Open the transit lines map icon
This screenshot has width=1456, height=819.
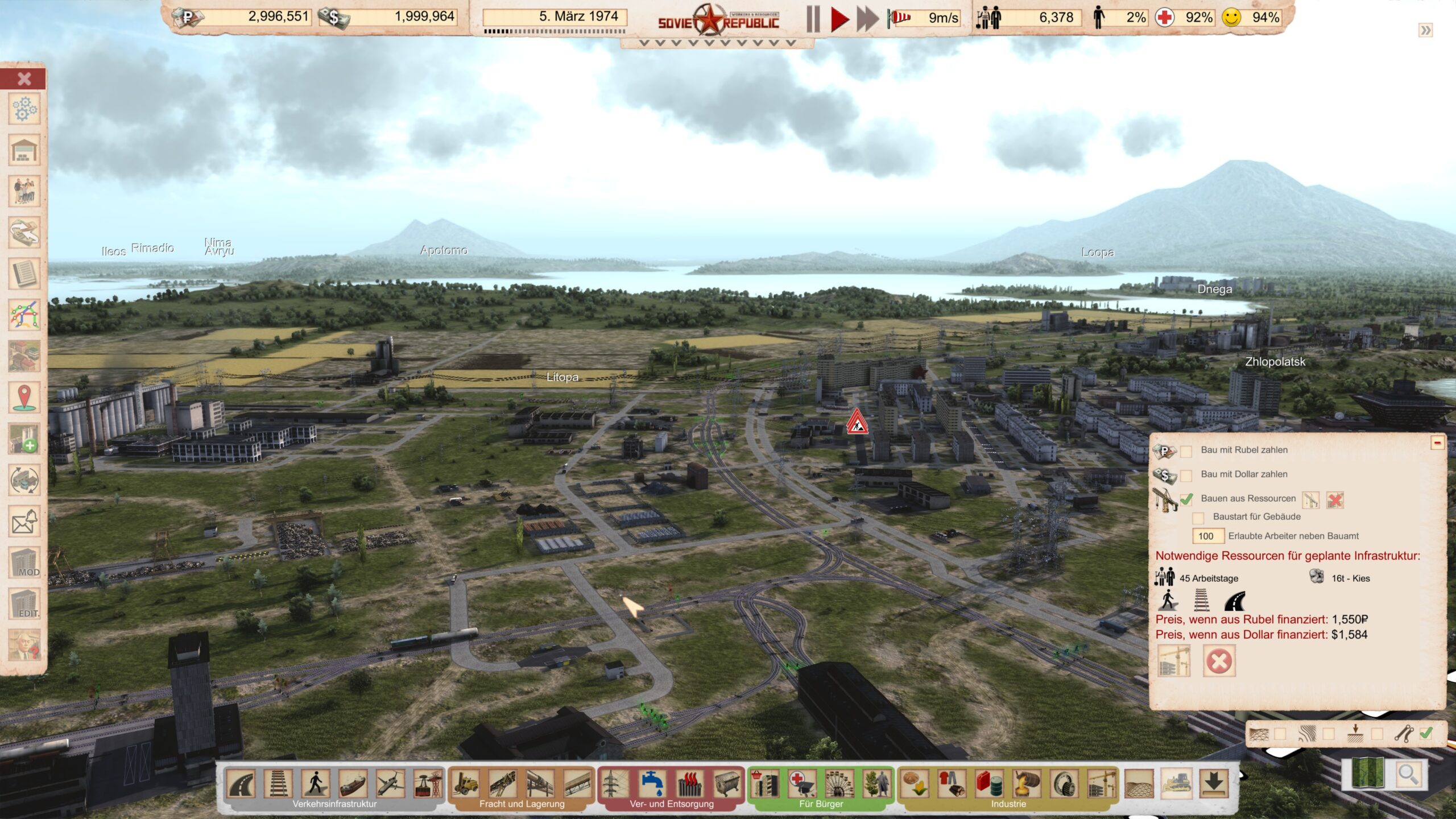[x=24, y=315]
